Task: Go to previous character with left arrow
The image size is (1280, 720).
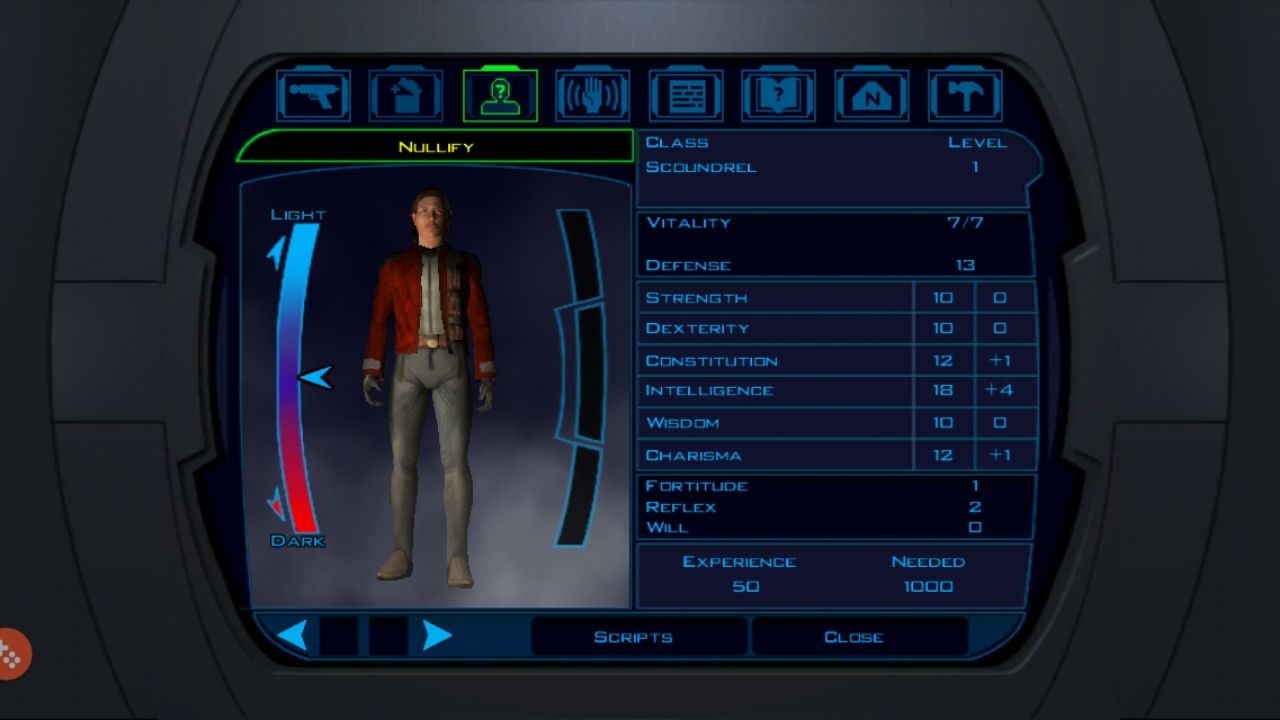Action: pyautogui.click(x=292, y=636)
